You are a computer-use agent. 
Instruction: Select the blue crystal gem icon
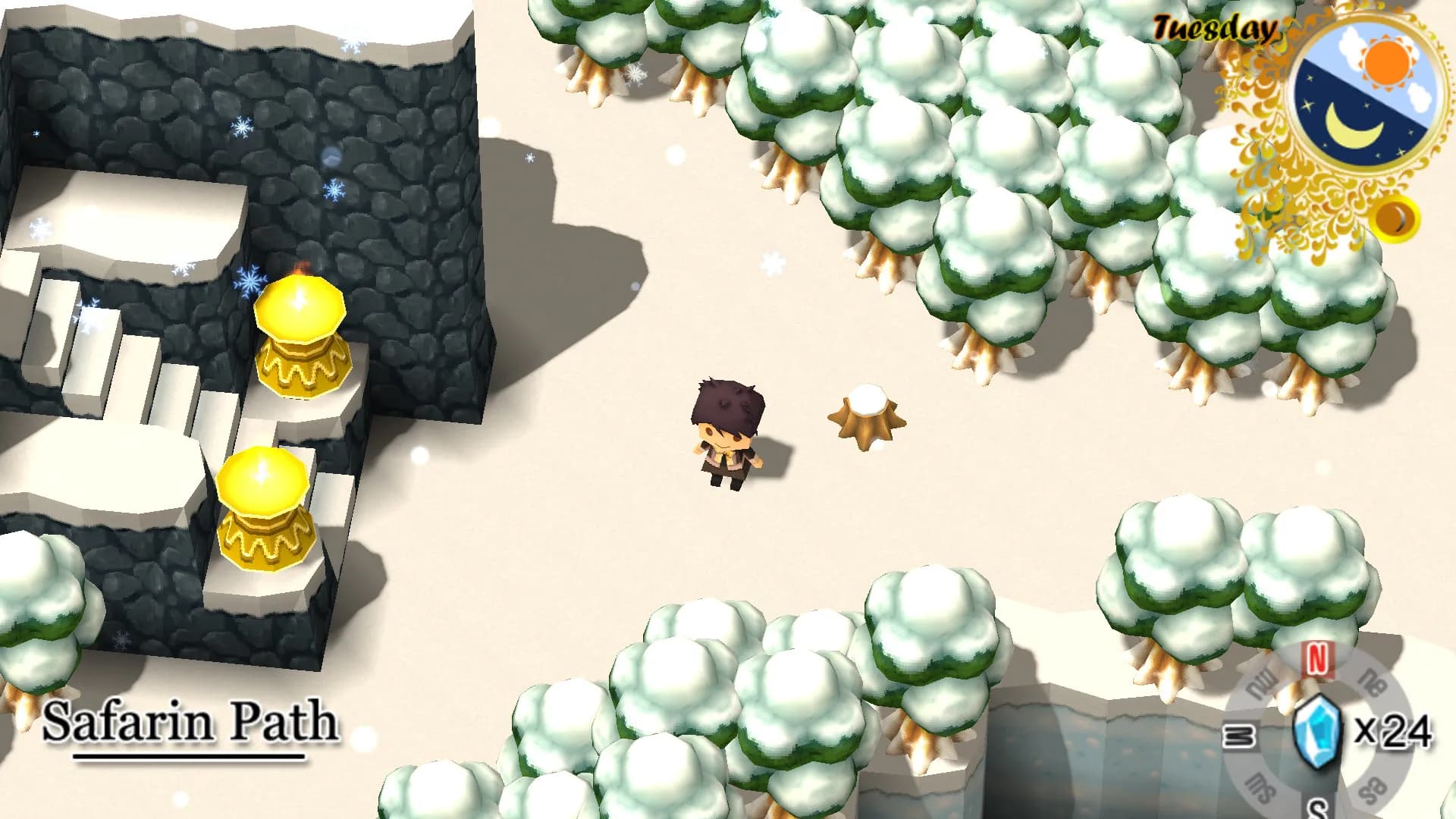(1317, 731)
